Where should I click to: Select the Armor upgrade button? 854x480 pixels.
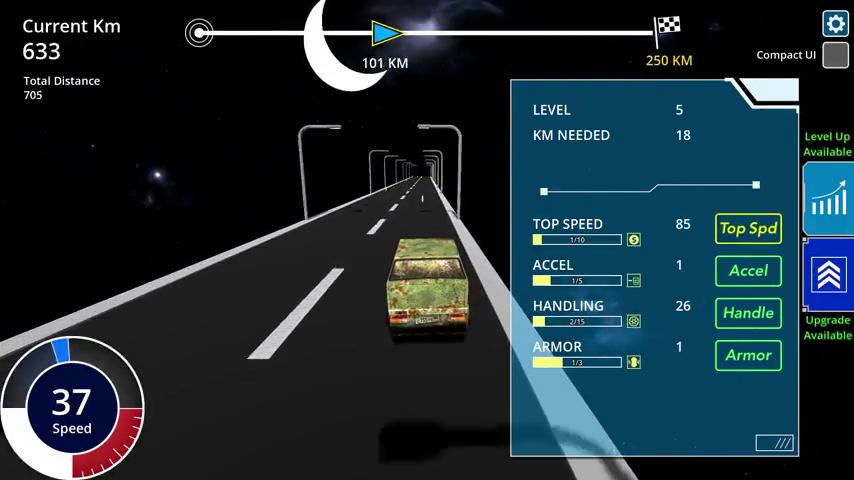pos(748,355)
